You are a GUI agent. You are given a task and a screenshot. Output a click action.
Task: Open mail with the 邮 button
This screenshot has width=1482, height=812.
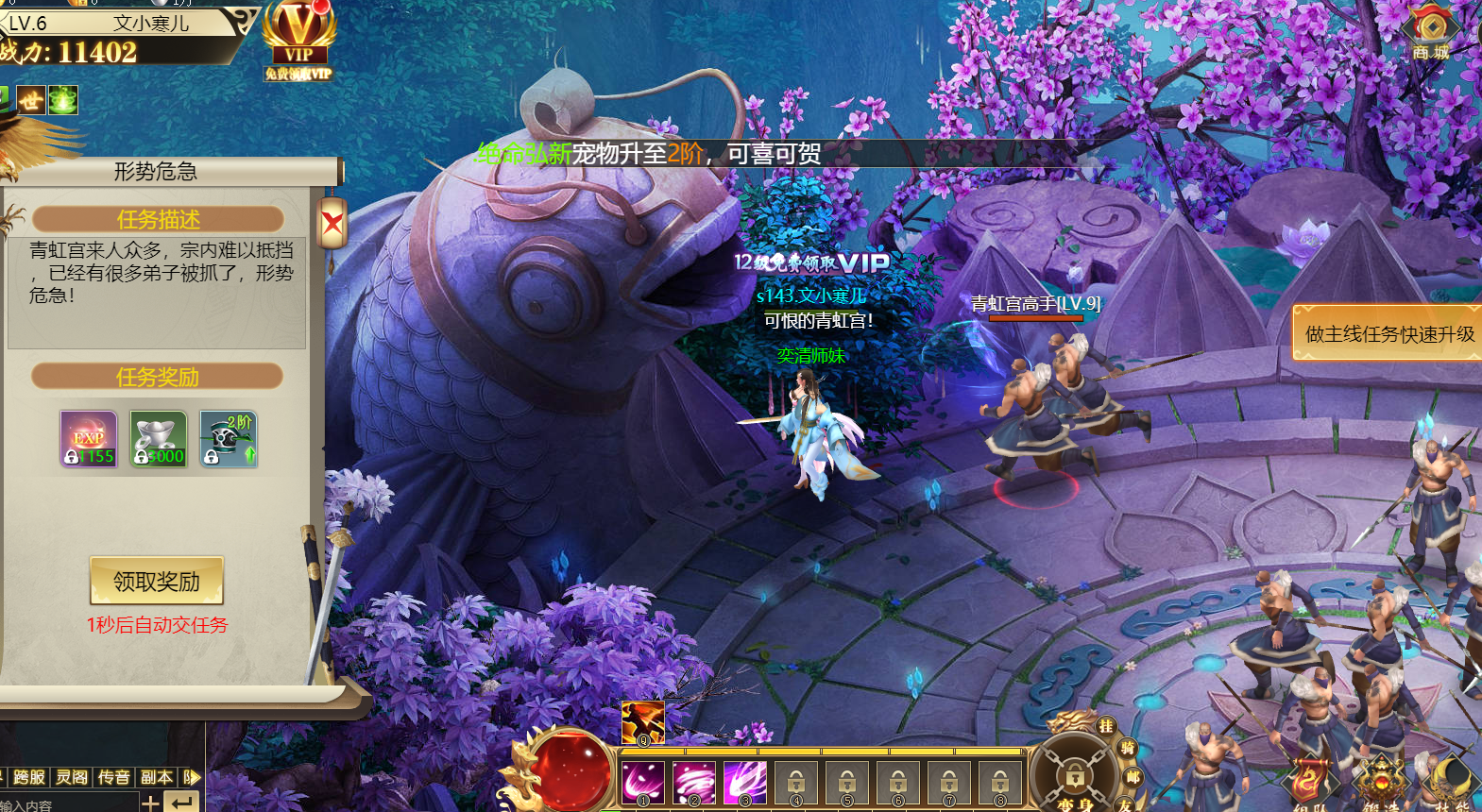1133,778
